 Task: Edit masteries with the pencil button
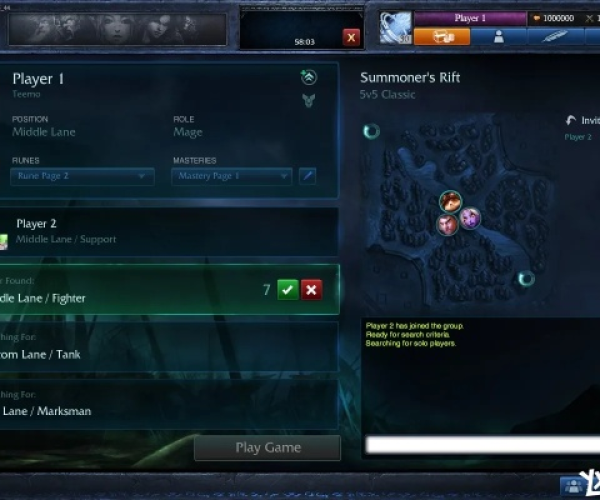tap(308, 176)
